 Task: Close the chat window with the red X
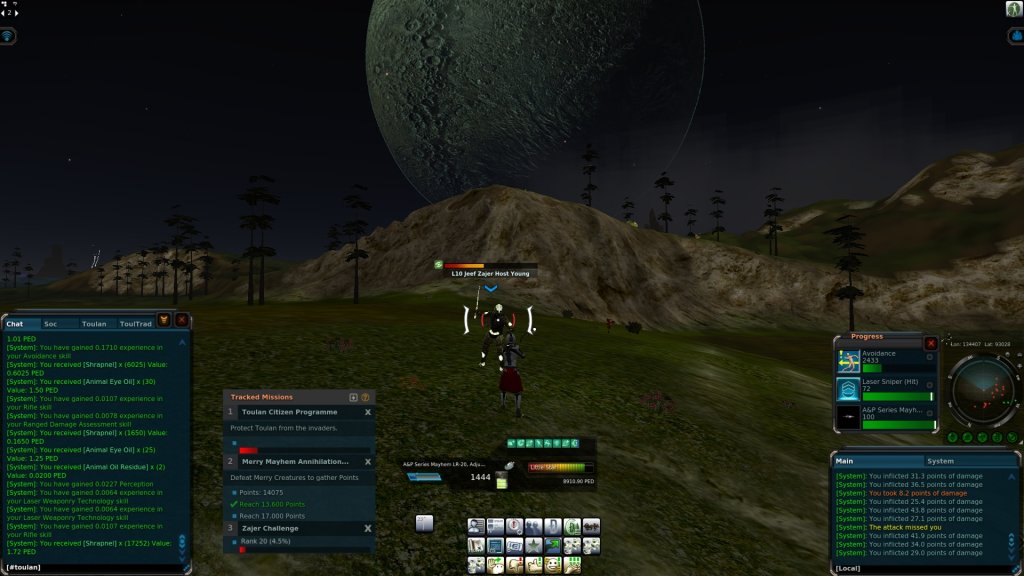click(181, 320)
